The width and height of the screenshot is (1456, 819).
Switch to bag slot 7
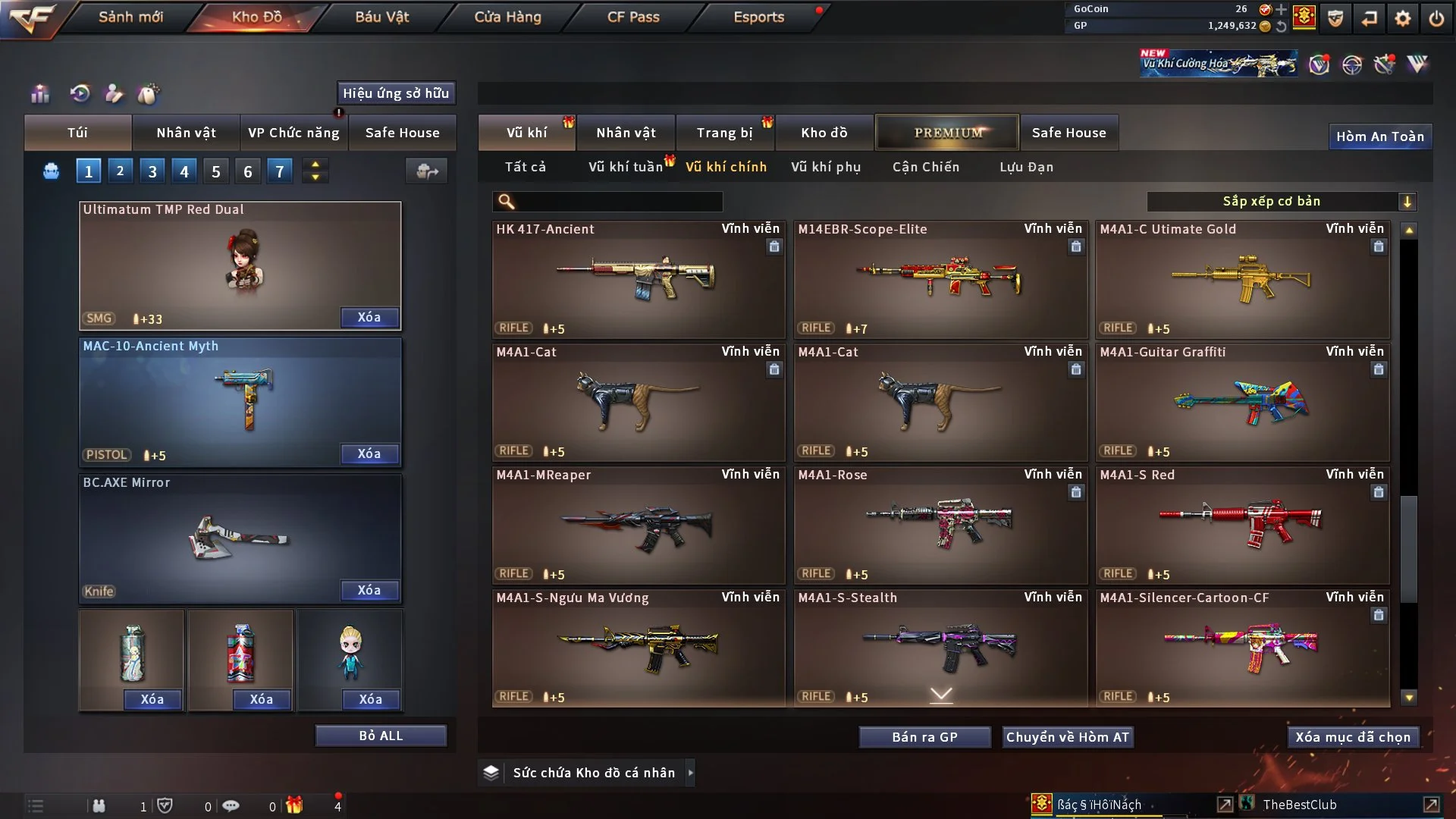pyautogui.click(x=280, y=171)
